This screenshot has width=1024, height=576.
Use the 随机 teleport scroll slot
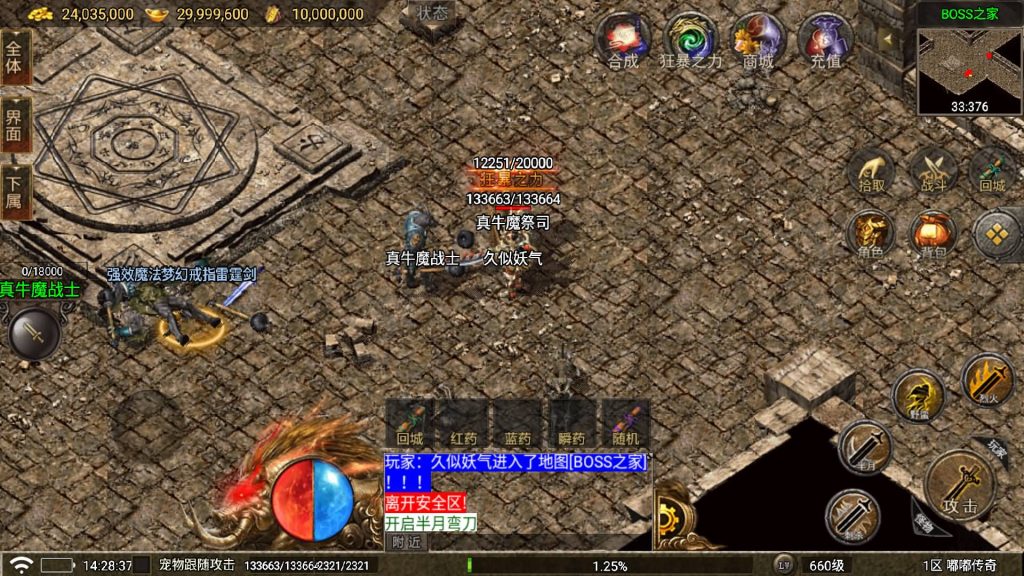click(x=628, y=424)
